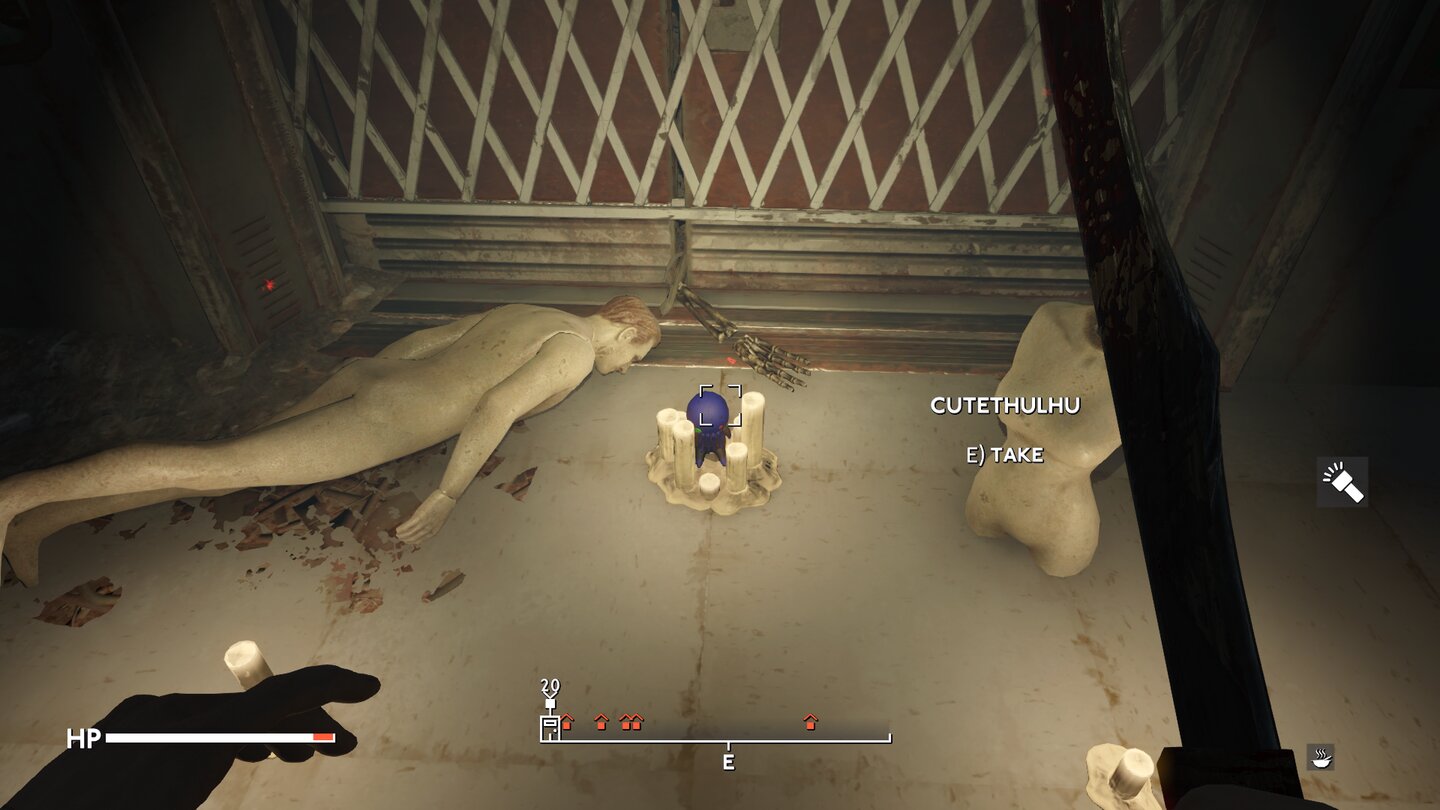Click the white arrow above the ammo counter
Viewport: 1440px width, 810px height.
(x=549, y=697)
